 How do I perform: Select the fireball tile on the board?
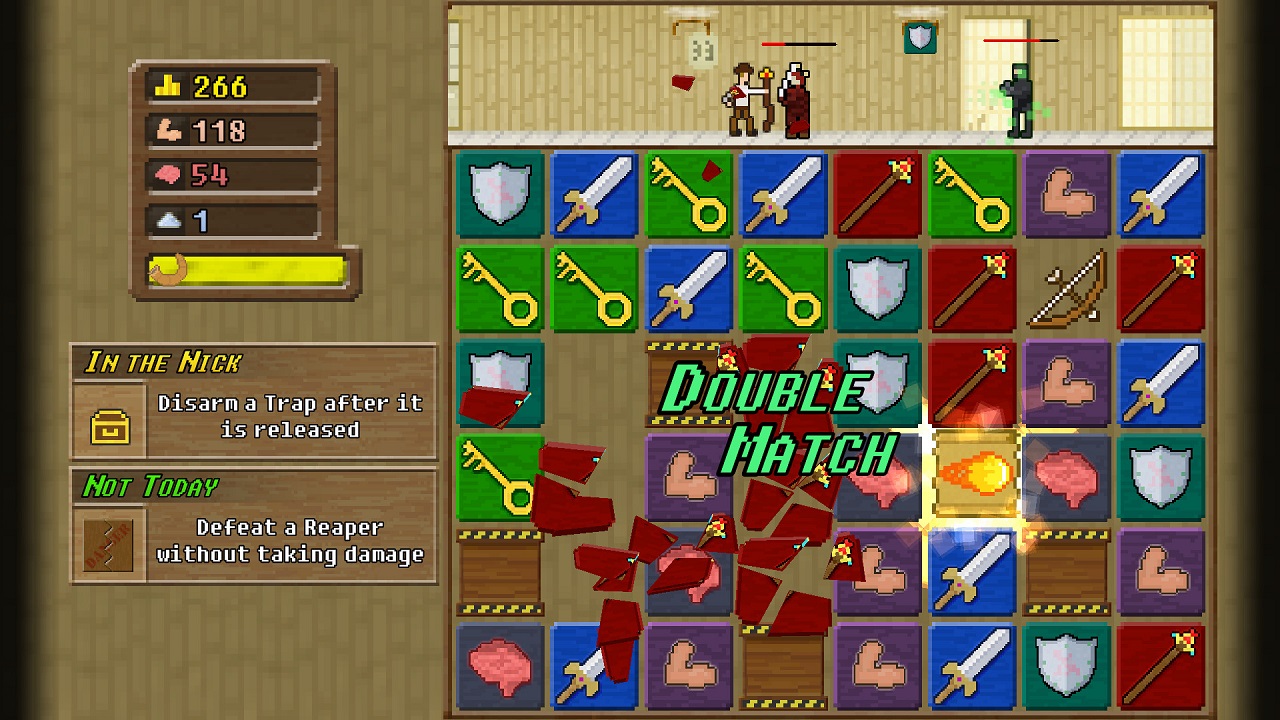coord(974,474)
